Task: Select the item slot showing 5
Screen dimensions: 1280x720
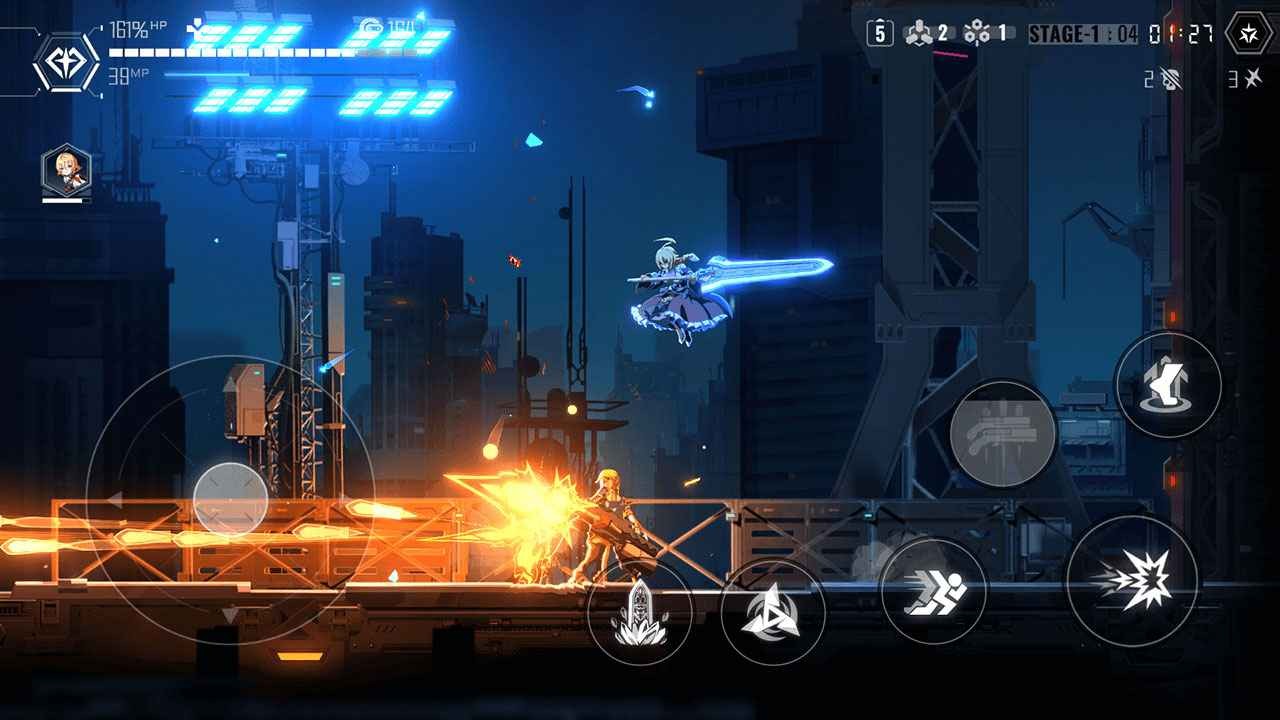Action: [x=878, y=31]
